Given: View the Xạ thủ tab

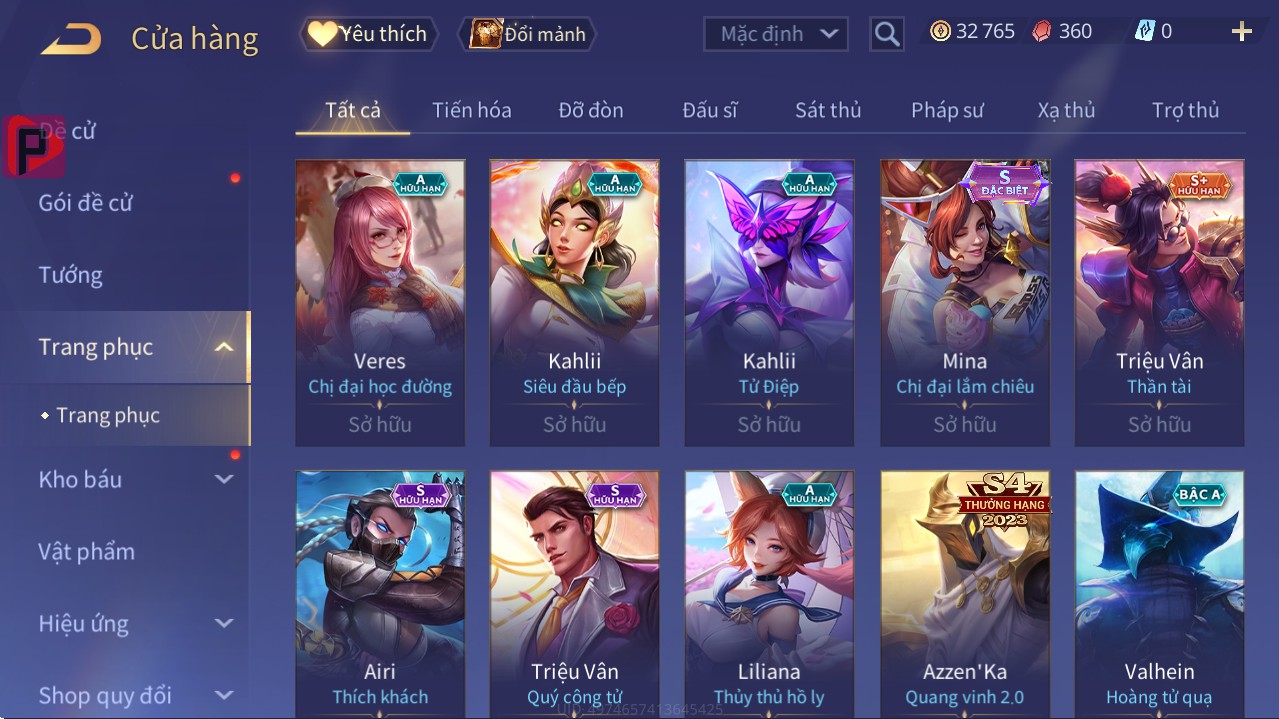Looking at the screenshot, I should tap(1066, 110).
